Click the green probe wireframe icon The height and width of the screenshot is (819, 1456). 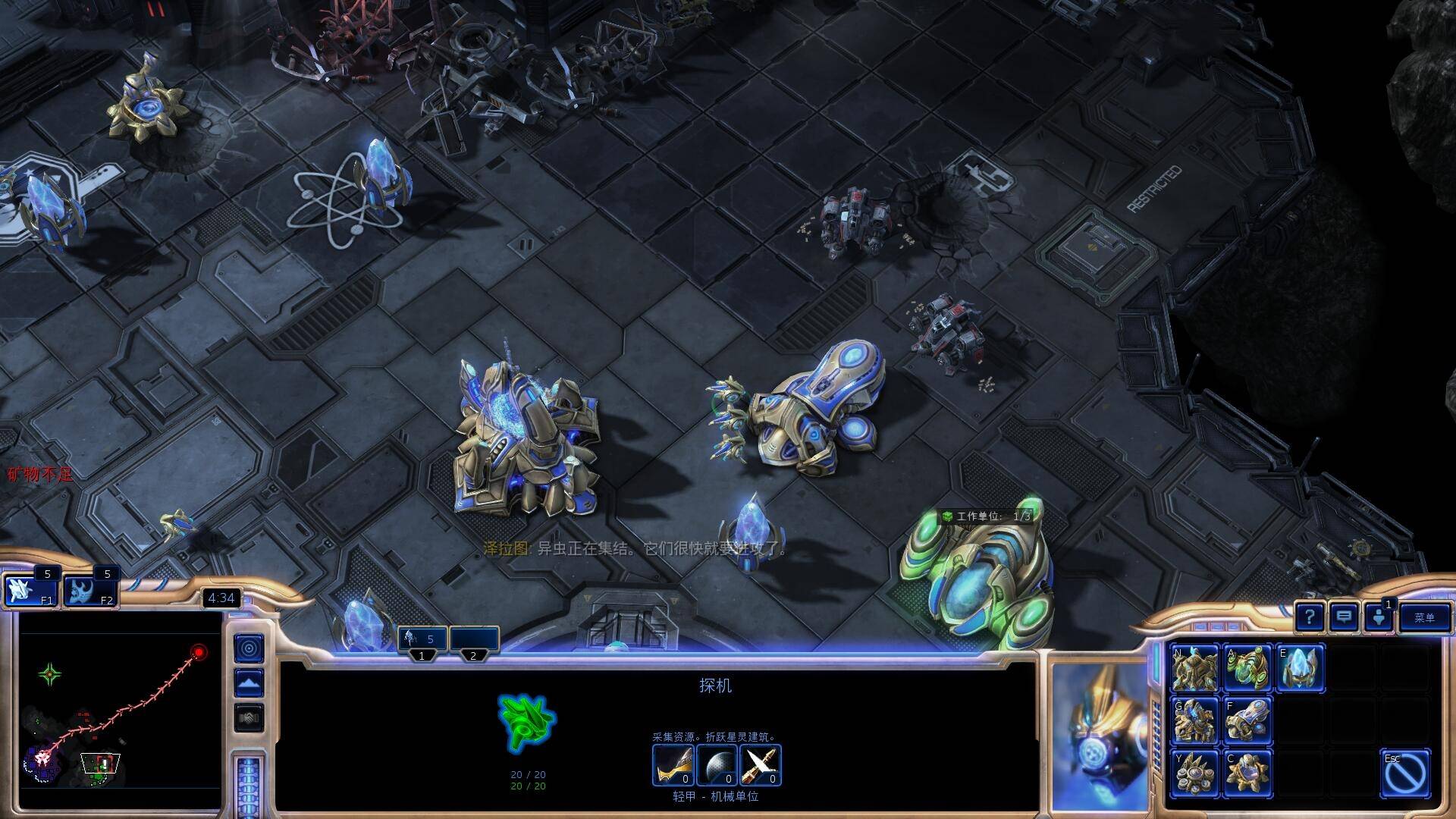click(526, 722)
